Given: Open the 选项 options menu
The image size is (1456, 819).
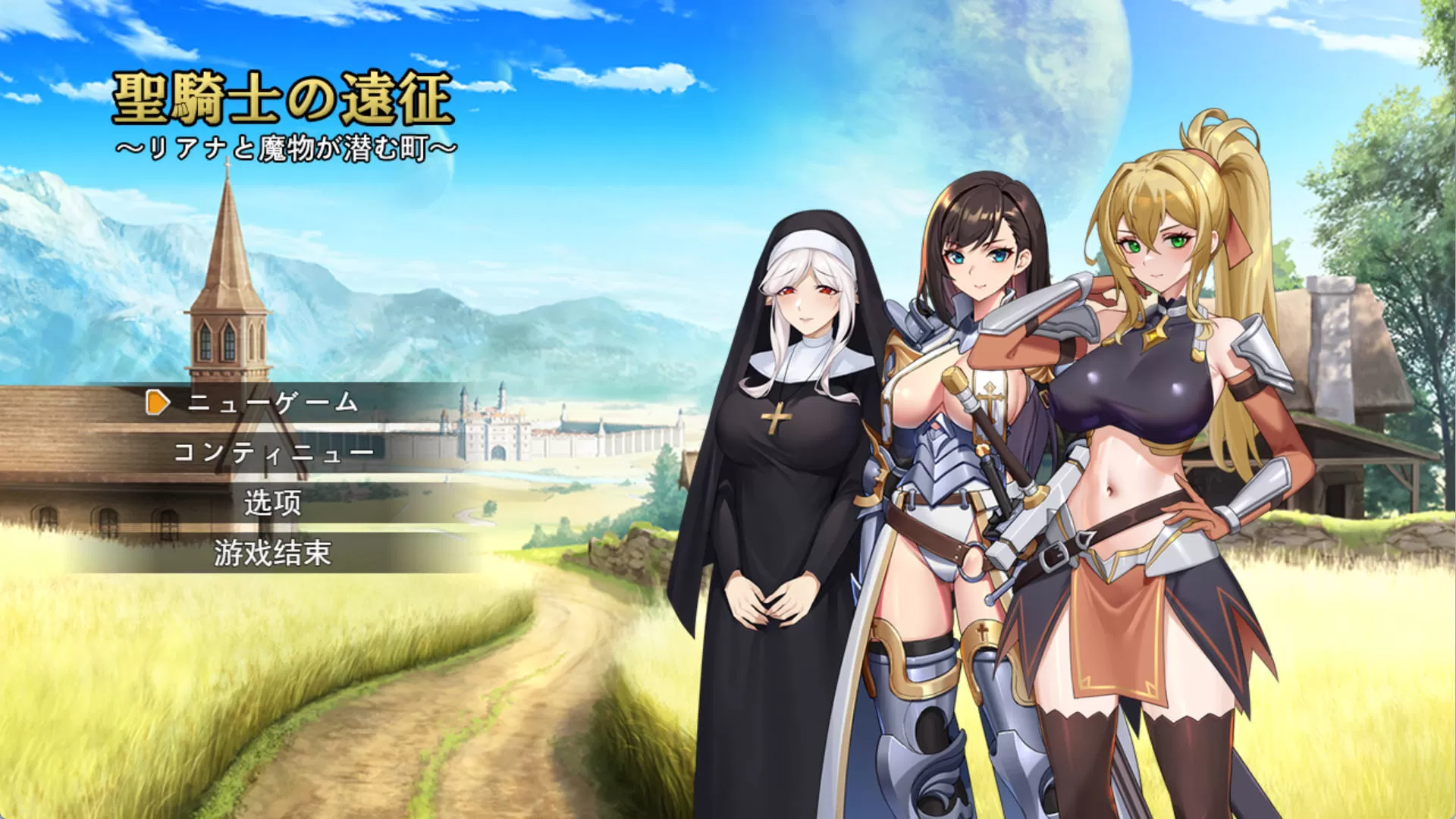Looking at the screenshot, I should (x=273, y=503).
